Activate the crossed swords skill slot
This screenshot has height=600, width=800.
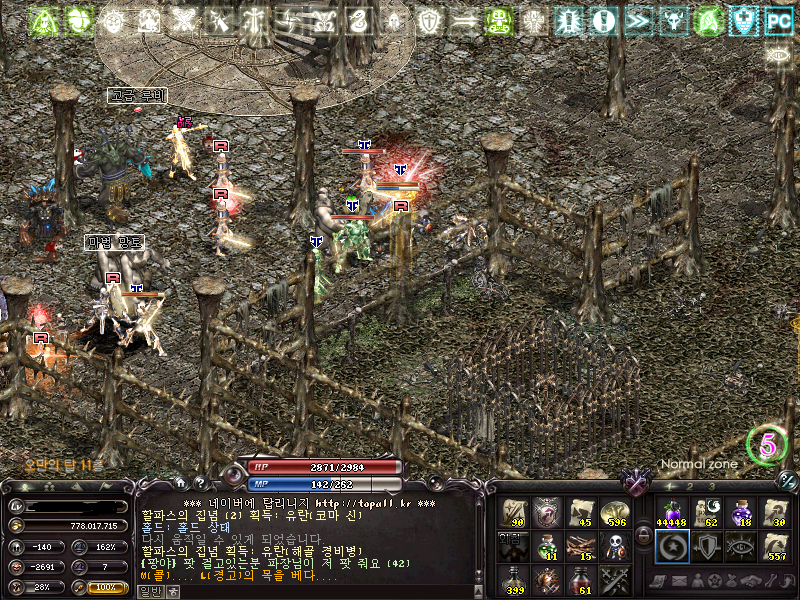(614, 579)
